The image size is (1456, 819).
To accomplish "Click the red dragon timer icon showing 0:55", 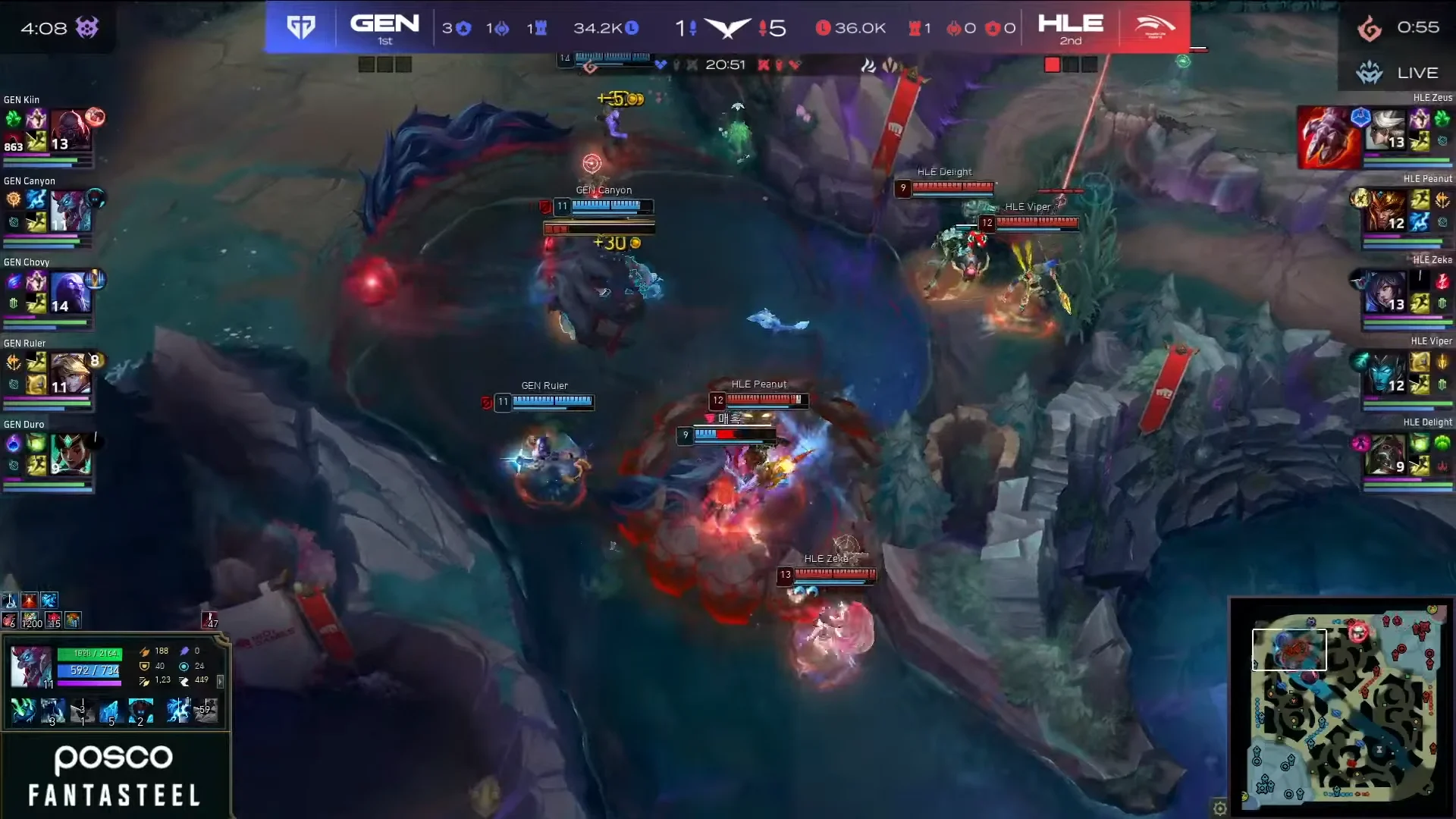I will (1371, 27).
